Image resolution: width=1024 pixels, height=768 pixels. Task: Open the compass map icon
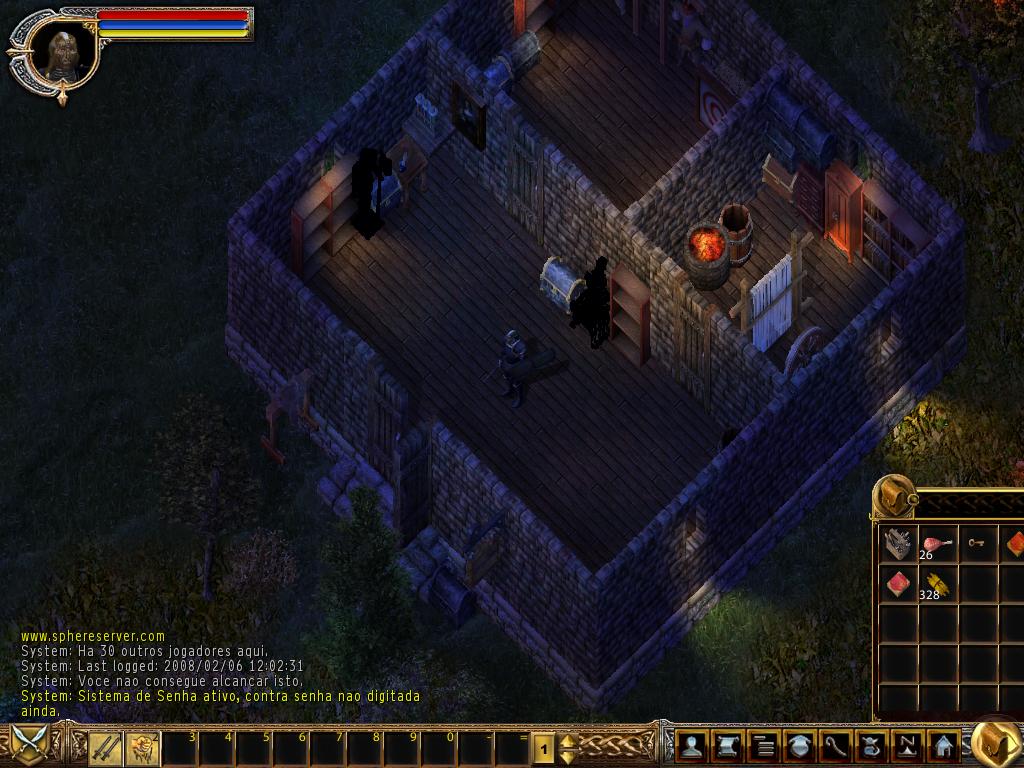click(907, 746)
